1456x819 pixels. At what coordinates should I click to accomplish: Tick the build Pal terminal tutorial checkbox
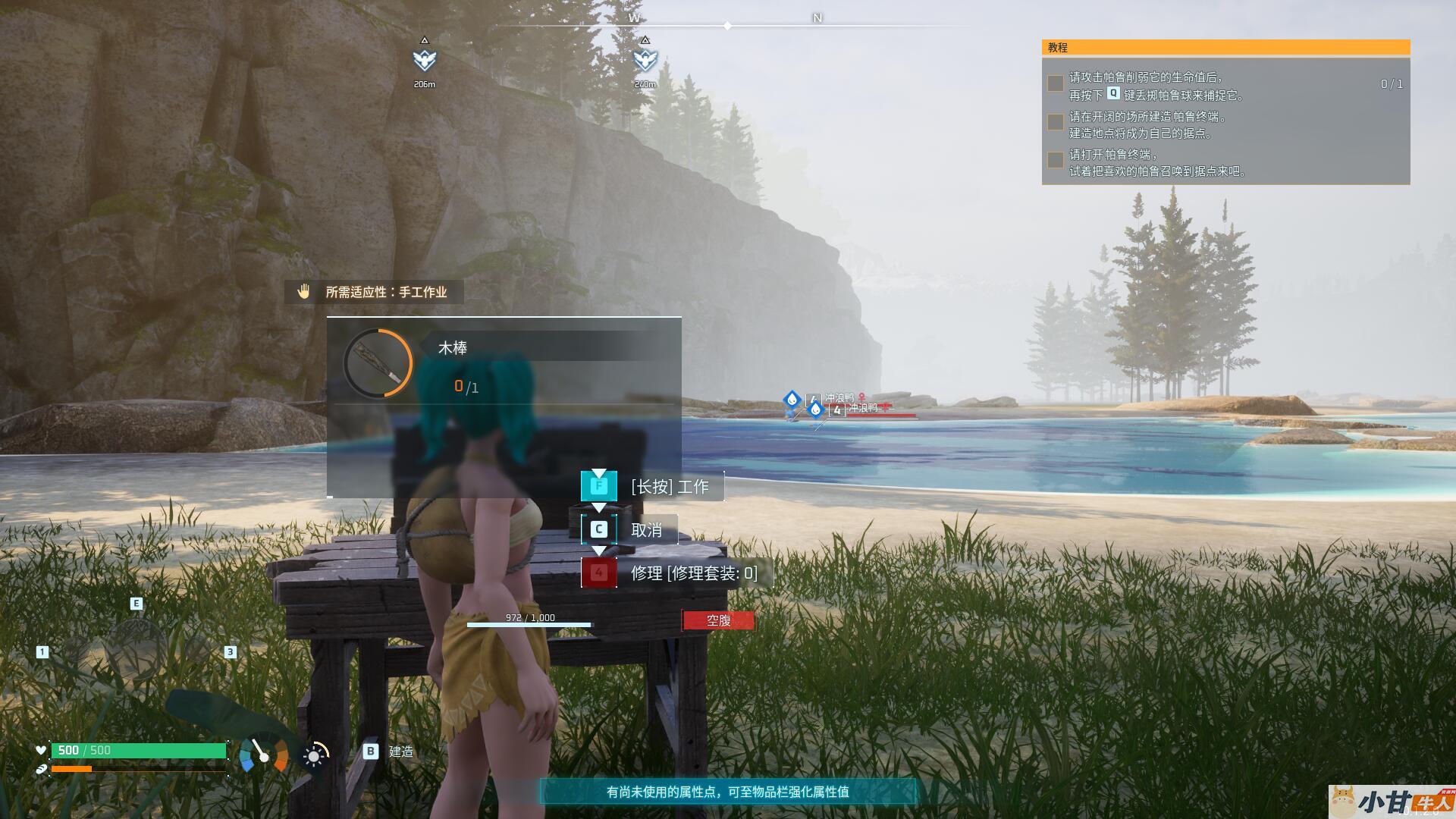click(1055, 122)
